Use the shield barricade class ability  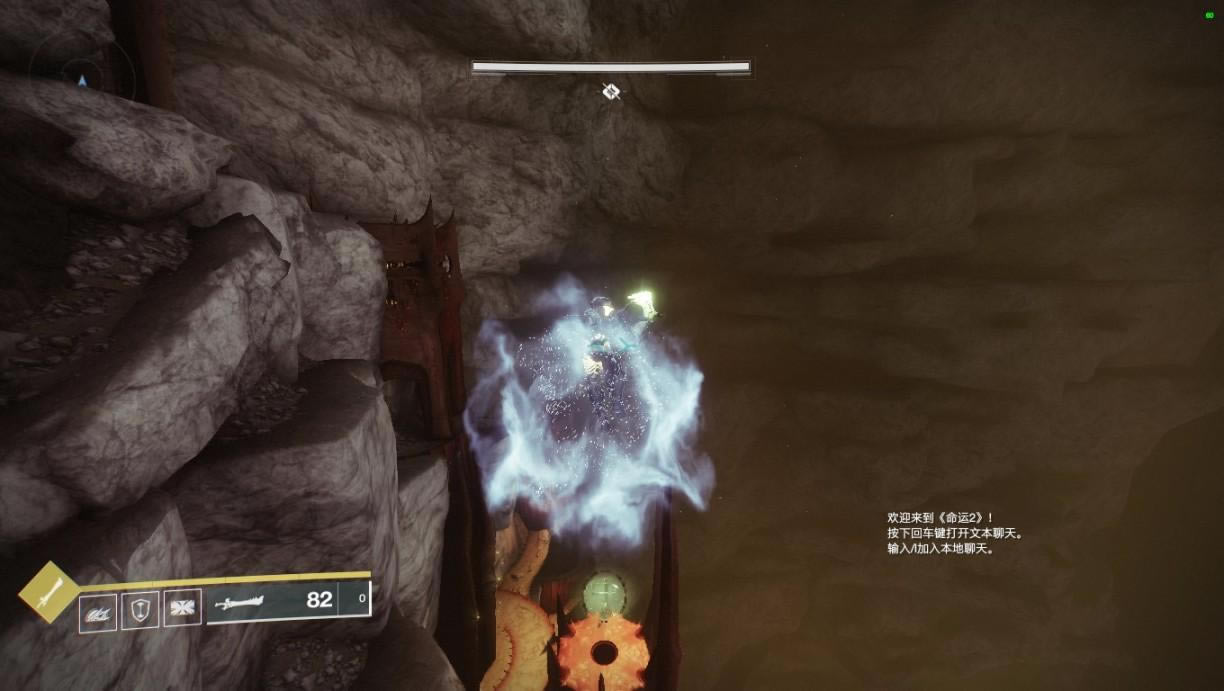point(140,610)
